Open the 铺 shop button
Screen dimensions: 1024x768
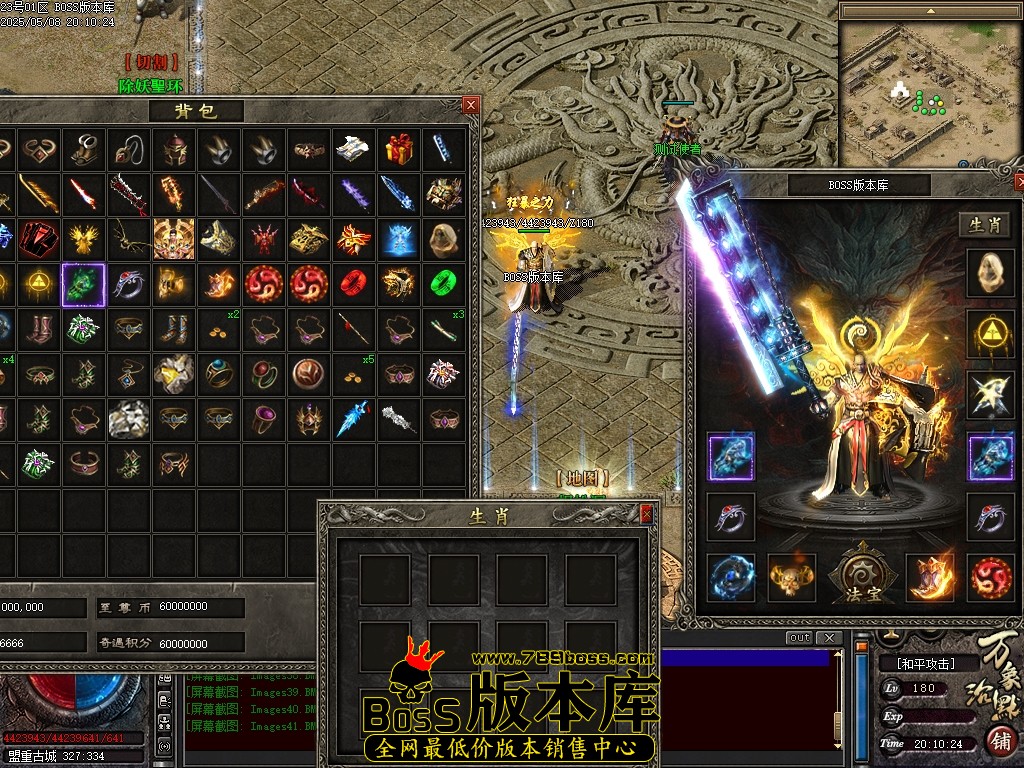click(999, 741)
